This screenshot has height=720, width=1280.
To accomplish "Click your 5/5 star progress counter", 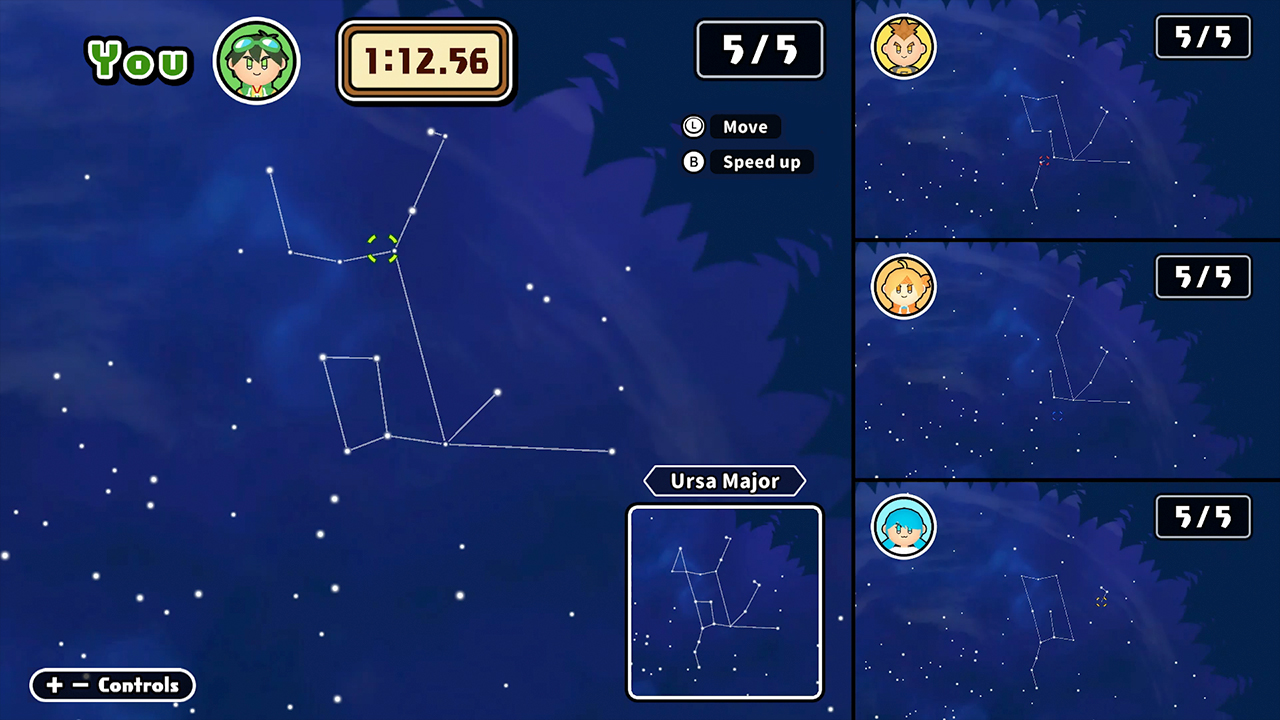I will click(760, 49).
